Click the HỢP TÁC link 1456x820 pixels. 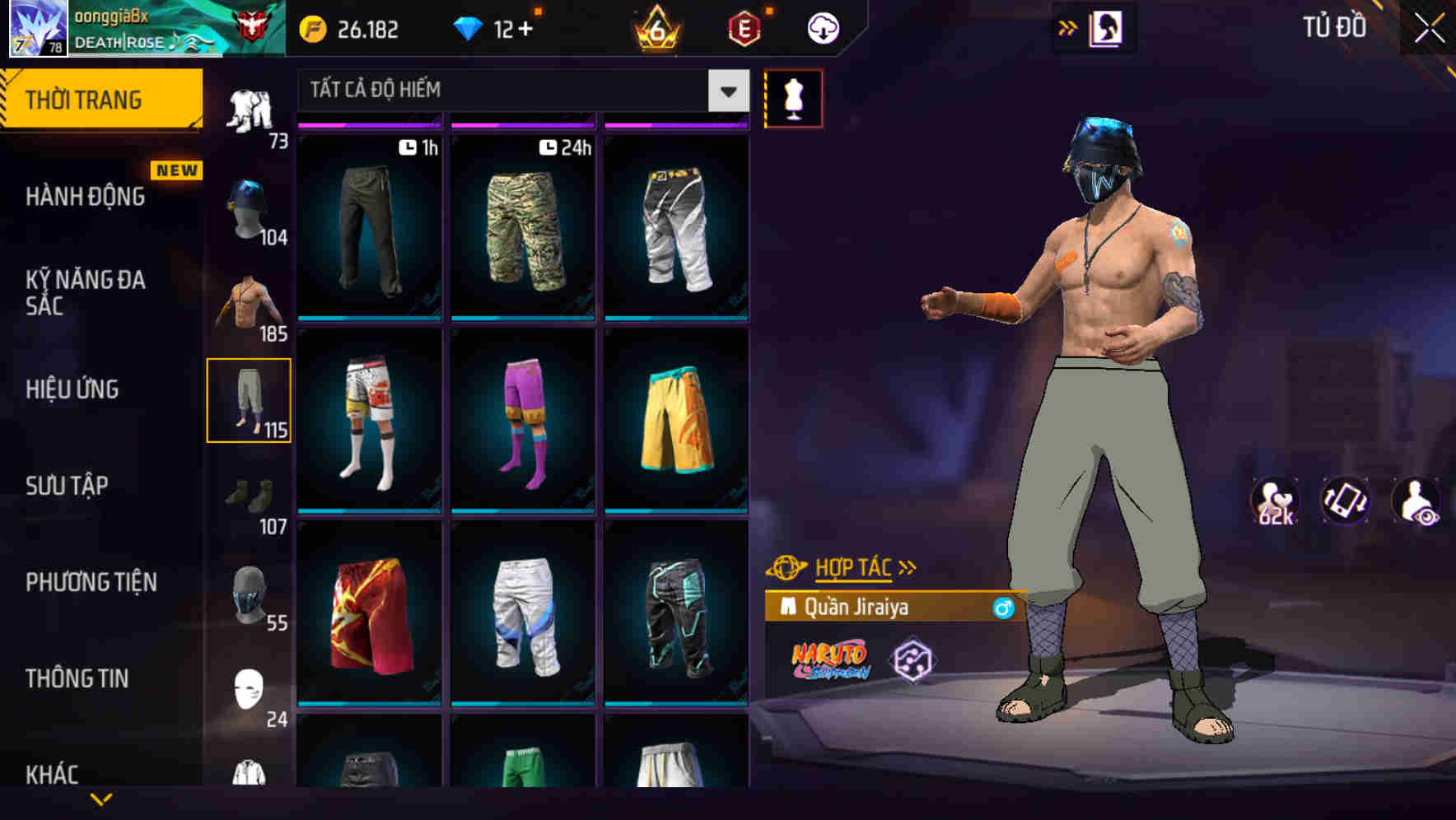[x=854, y=566]
